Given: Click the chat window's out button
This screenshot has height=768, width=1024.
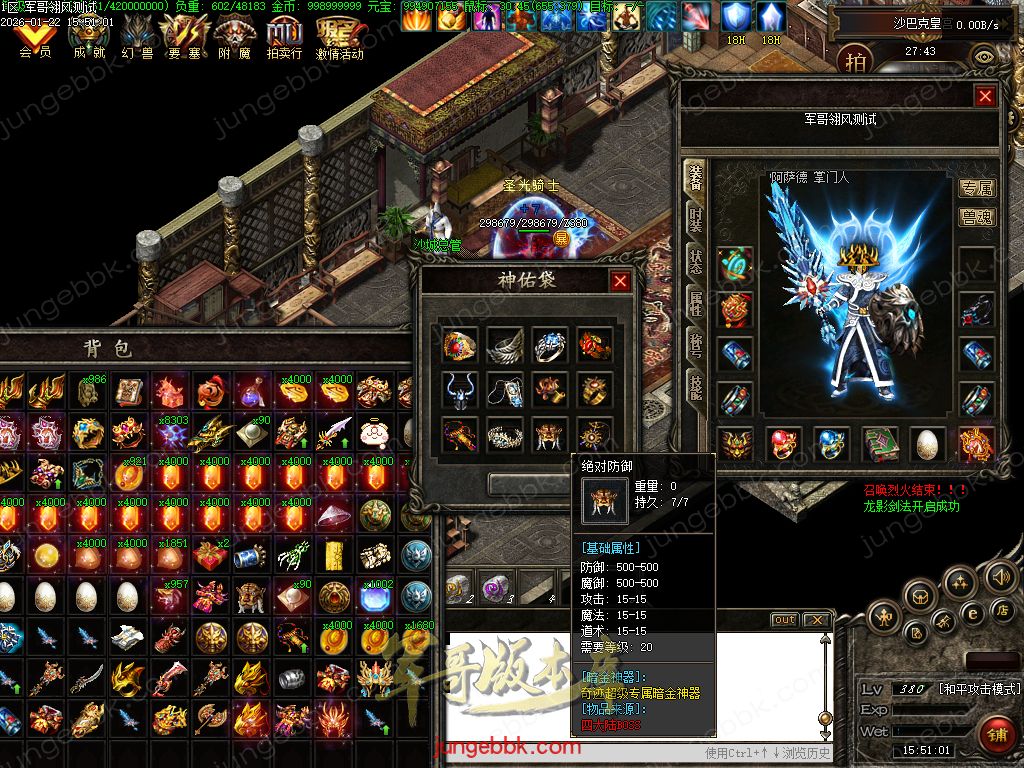Looking at the screenshot, I should tap(785, 620).
